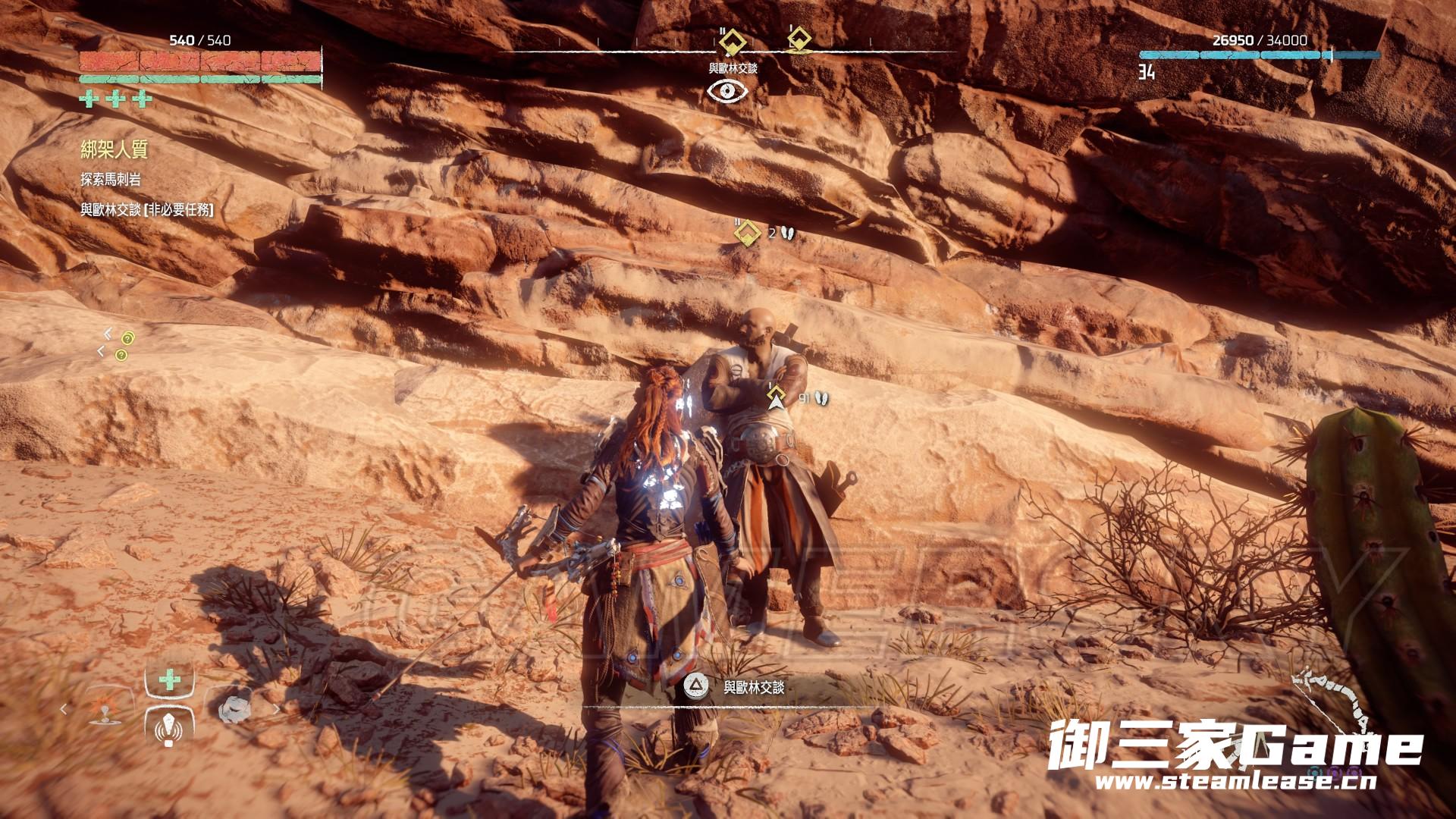
Task: Select the green cross healing potion slot
Action: (169, 680)
